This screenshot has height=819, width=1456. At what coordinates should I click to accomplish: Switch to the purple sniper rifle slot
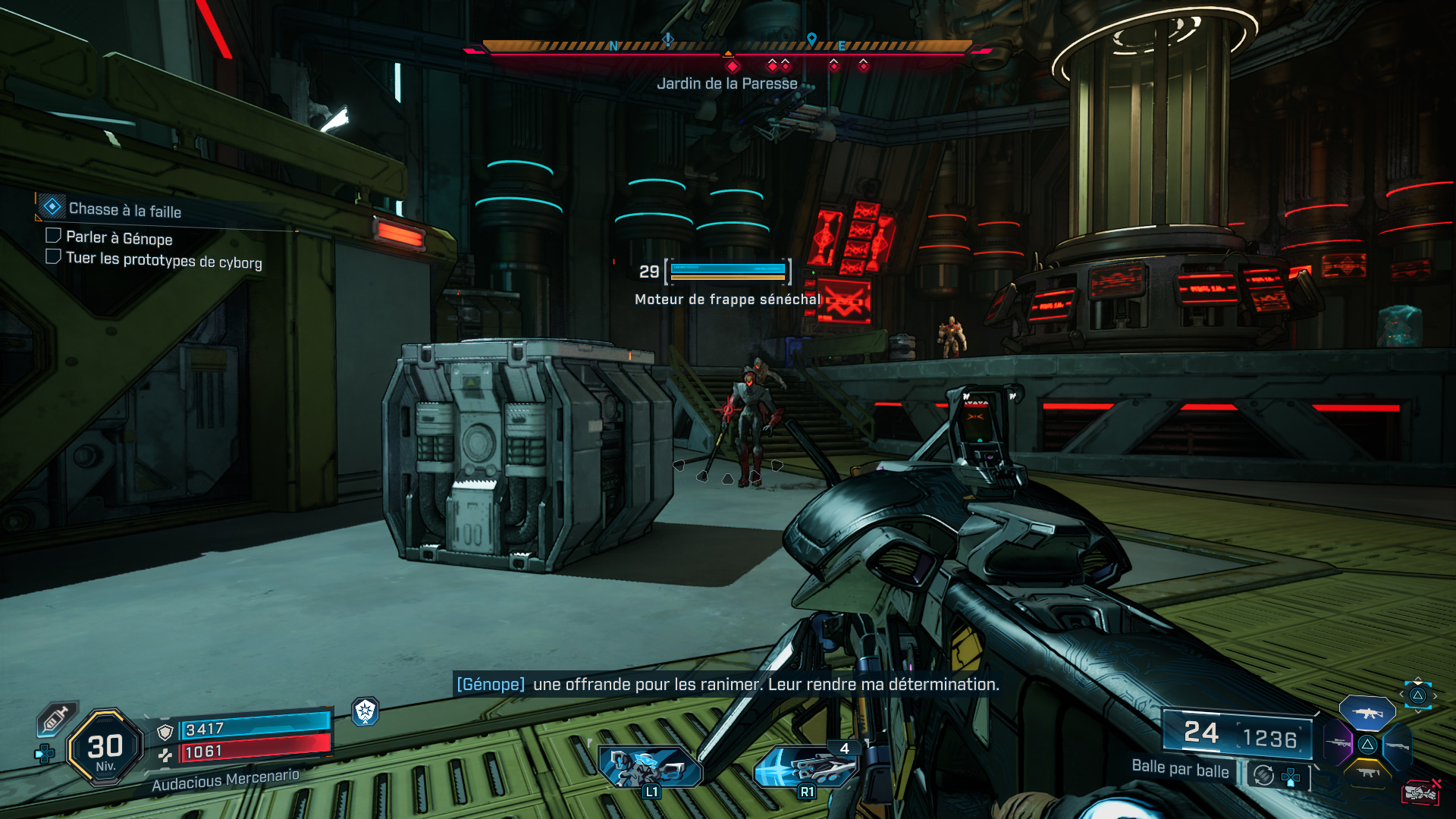tap(1338, 743)
